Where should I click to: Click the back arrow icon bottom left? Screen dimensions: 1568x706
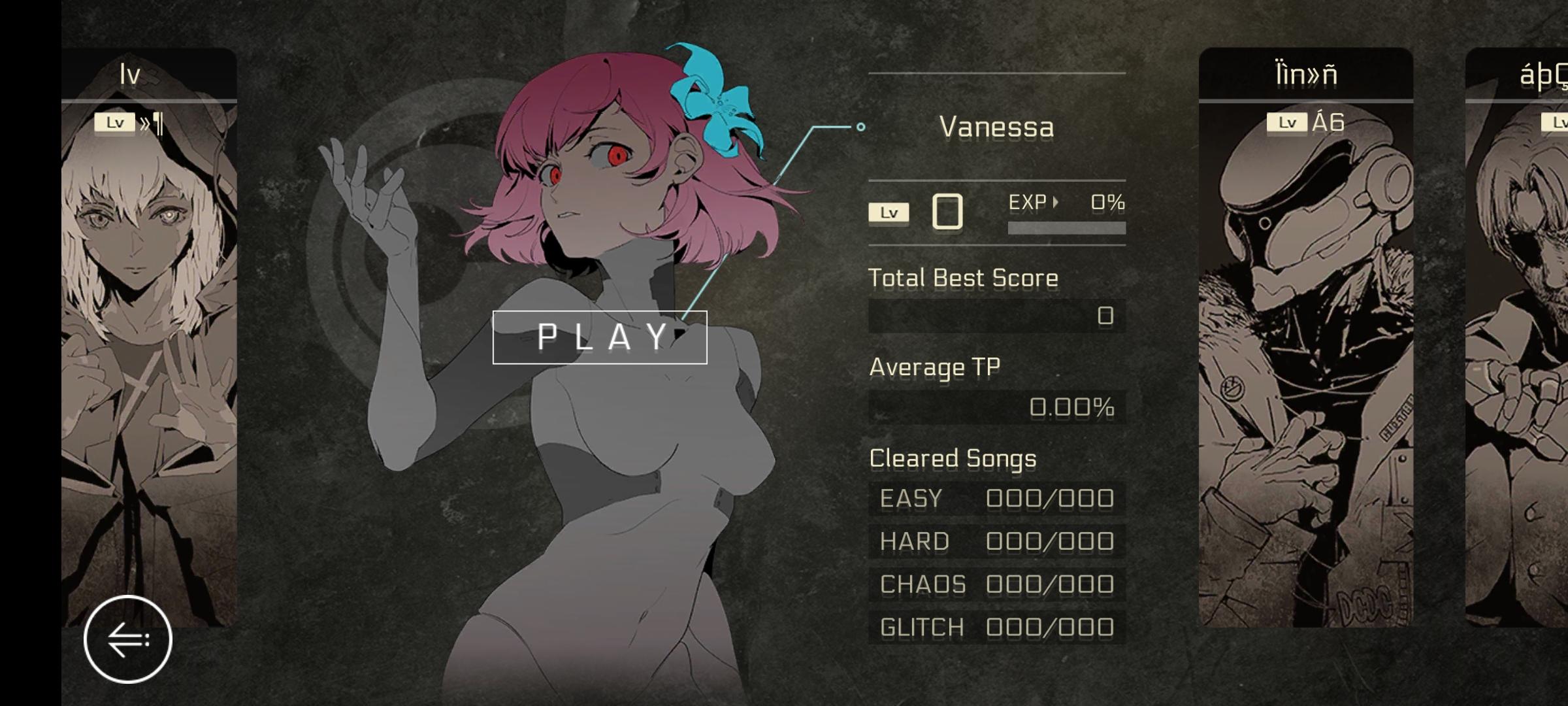point(127,639)
